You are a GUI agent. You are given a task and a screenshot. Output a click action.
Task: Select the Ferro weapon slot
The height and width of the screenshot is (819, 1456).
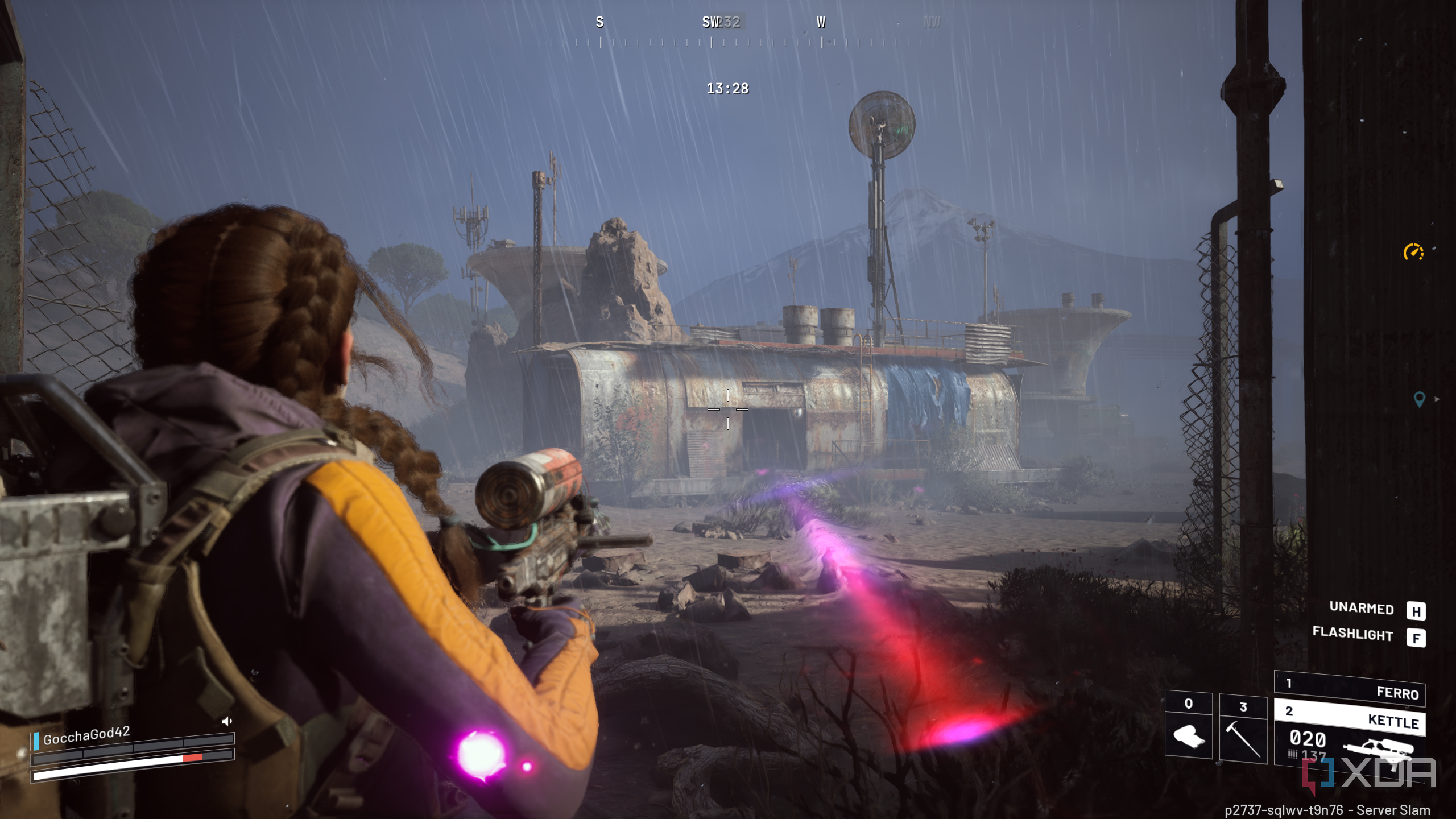1349,688
